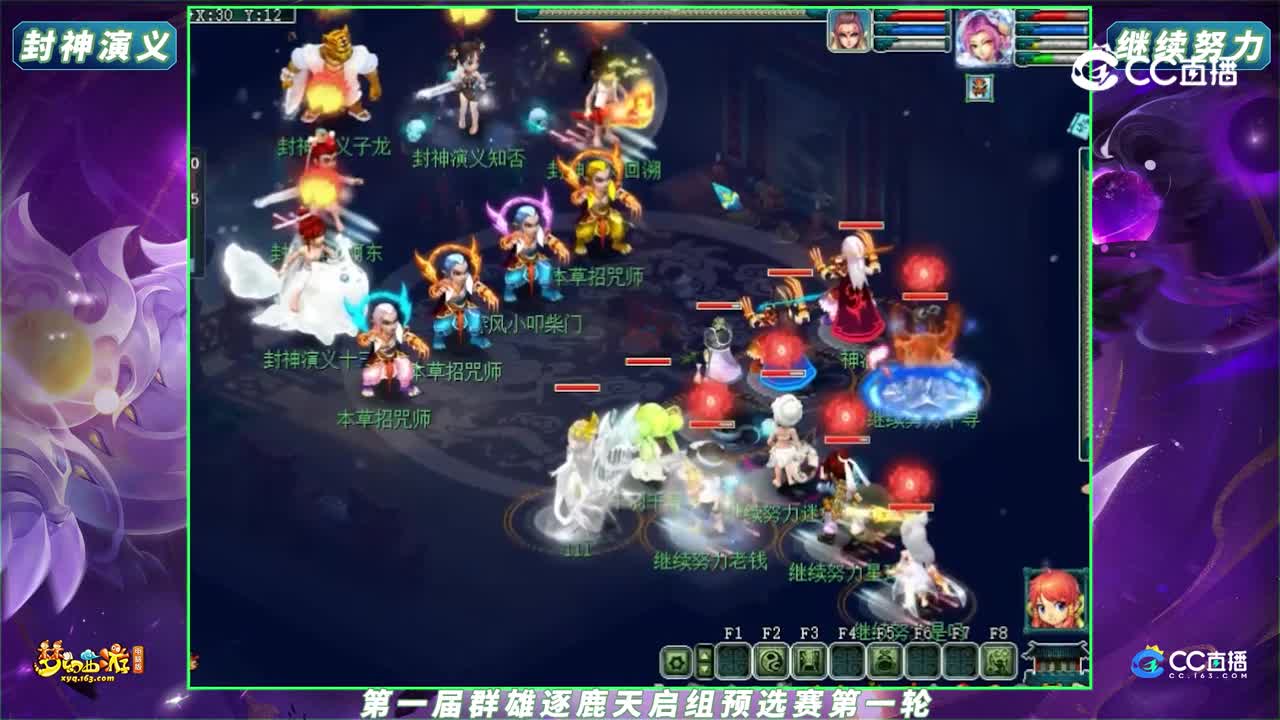The image size is (1280, 720).
Task: Select the yin-yang spell icon on the action bar
Action: 772,662
